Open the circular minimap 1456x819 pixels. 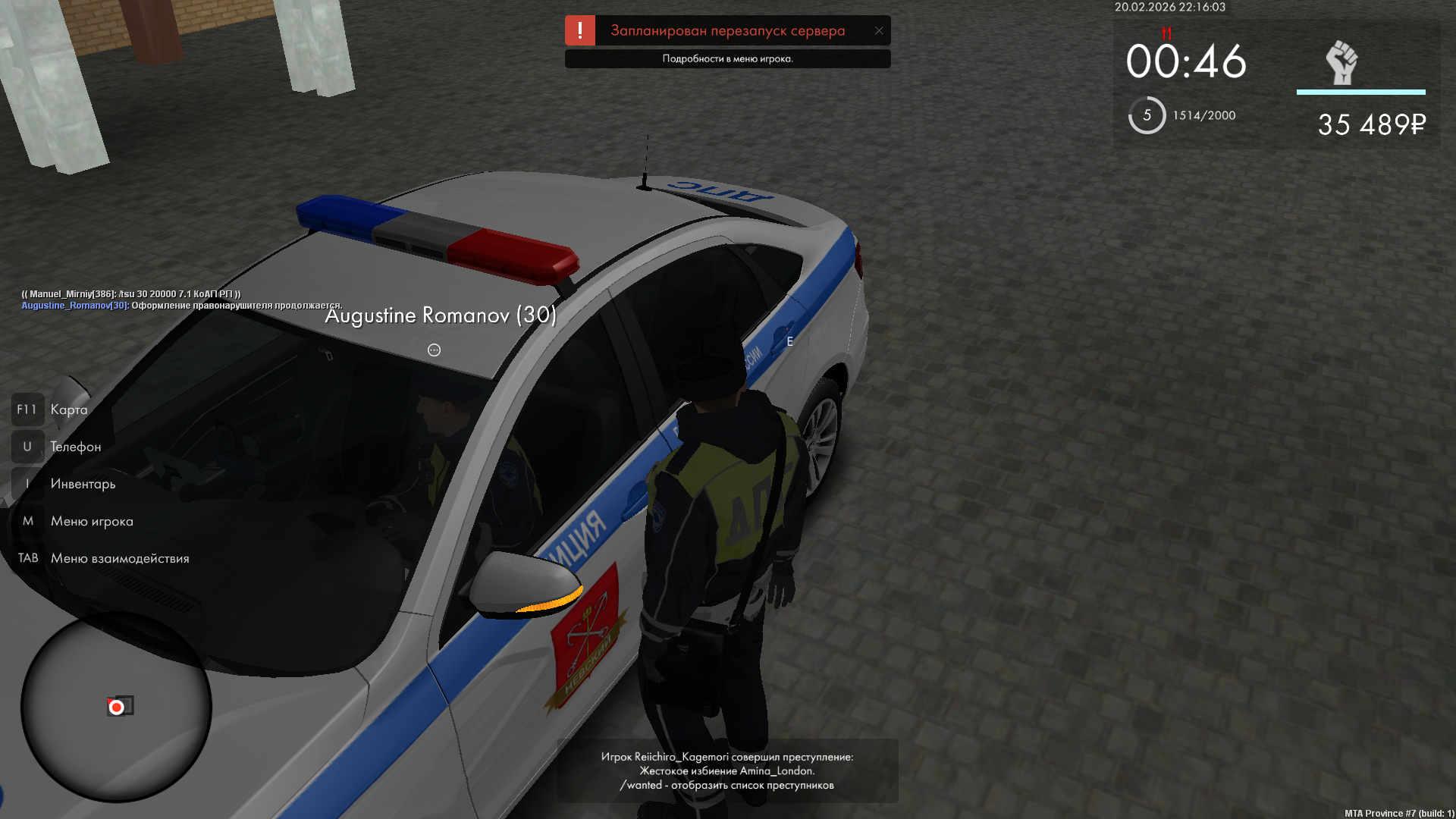(116, 708)
